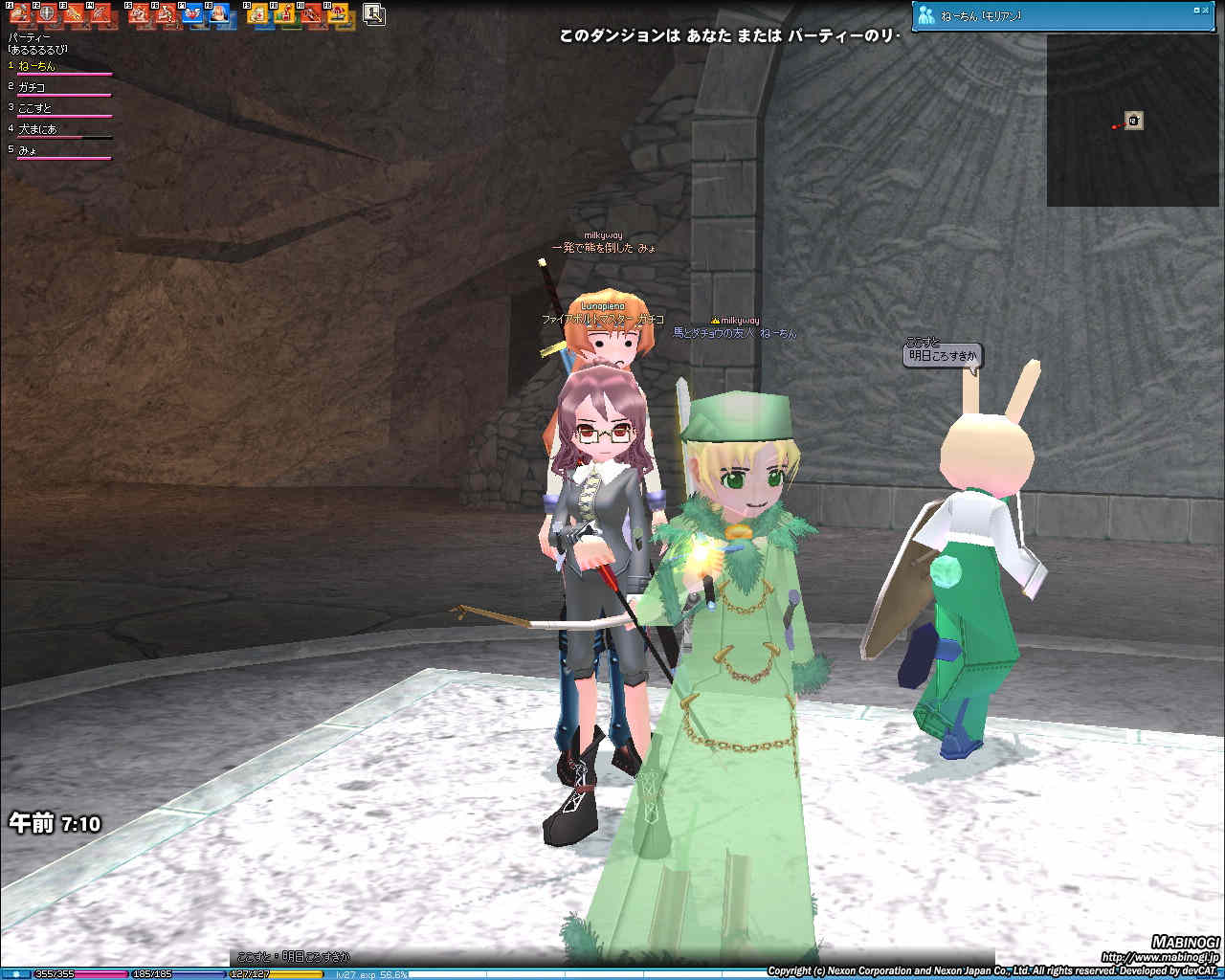Activate the F5 skill slot
Viewport: 1225px width, 980px height.
pos(140,13)
